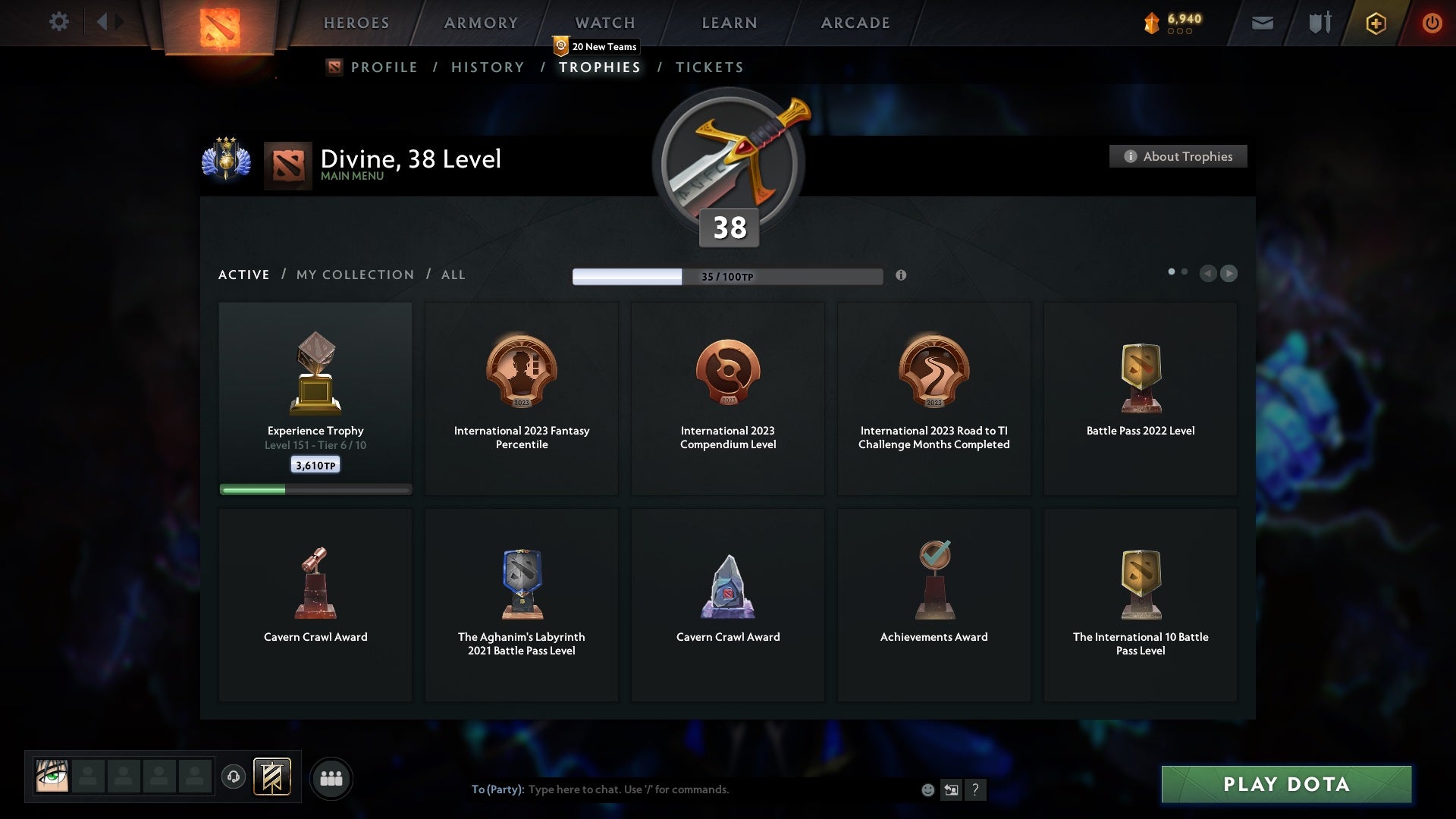Open the mail inbox icon
The height and width of the screenshot is (819, 1456).
(x=1262, y=23)
